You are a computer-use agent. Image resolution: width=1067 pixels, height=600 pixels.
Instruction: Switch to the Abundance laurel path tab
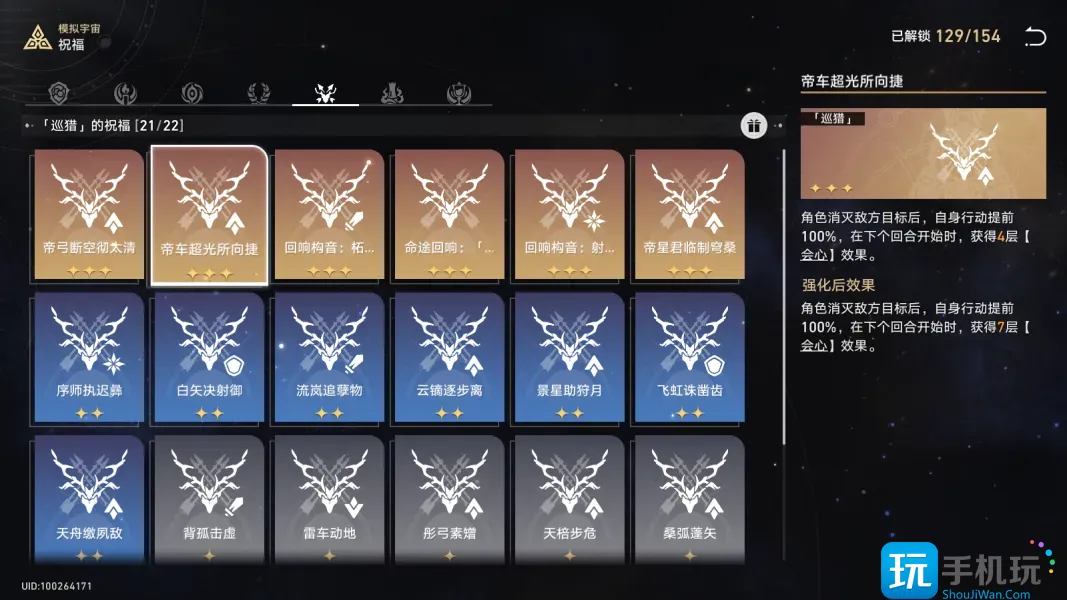pos(258,93)
